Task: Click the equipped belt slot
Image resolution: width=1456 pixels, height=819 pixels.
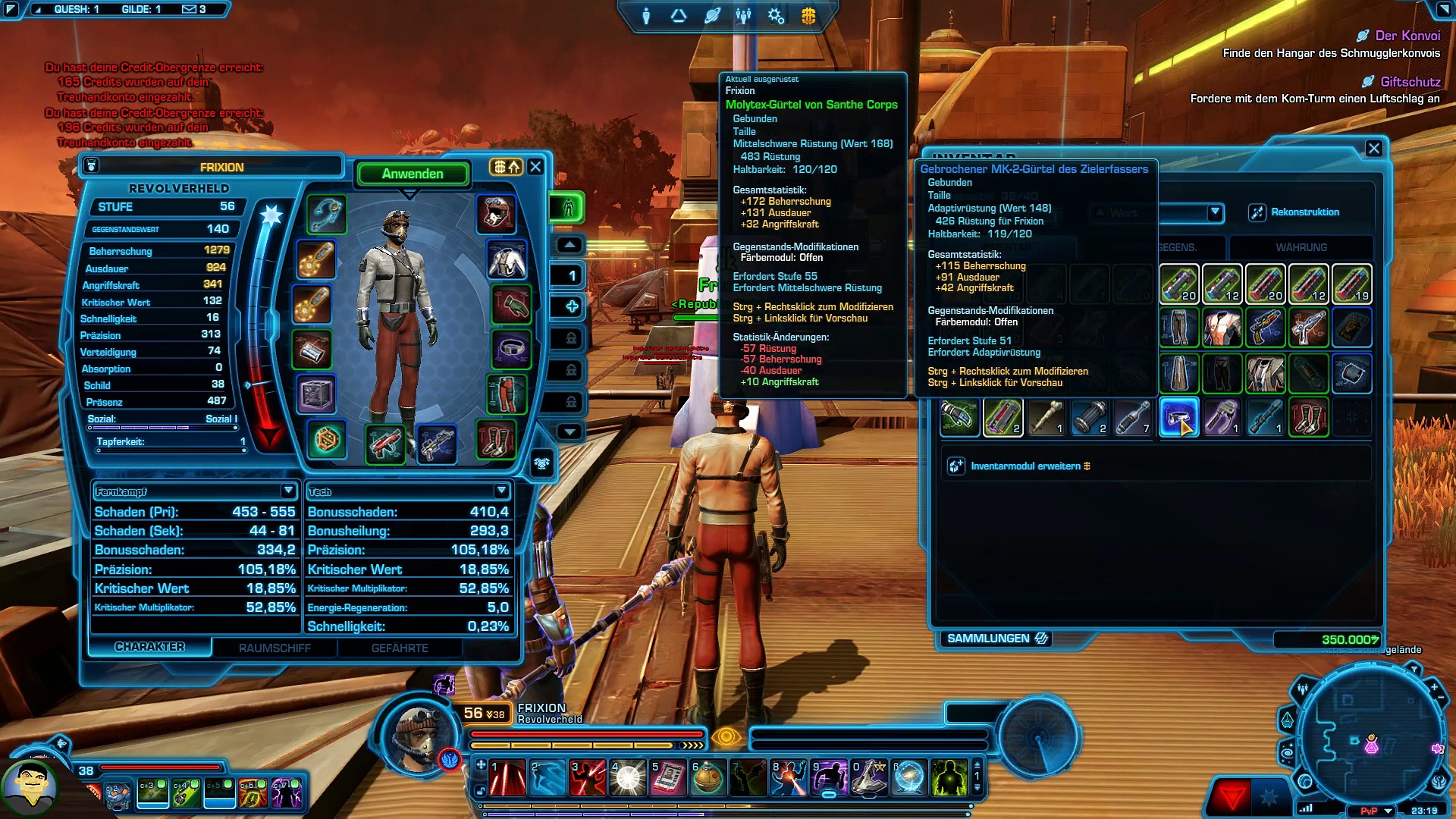Action: tap(511, 350)
